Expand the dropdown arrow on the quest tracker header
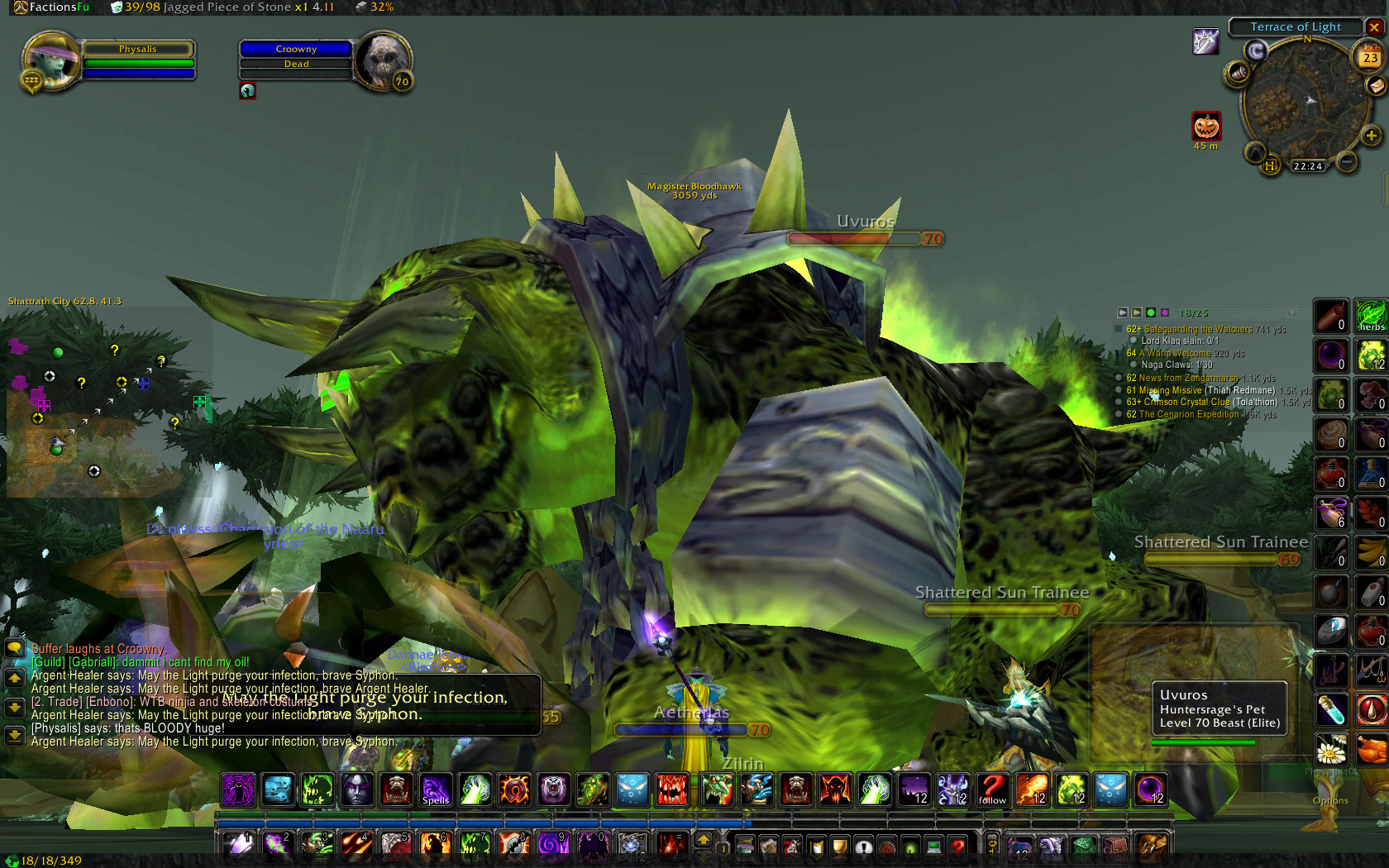Image resolution: width=1389 pixels, height=868 pixels. (1292, 313)
